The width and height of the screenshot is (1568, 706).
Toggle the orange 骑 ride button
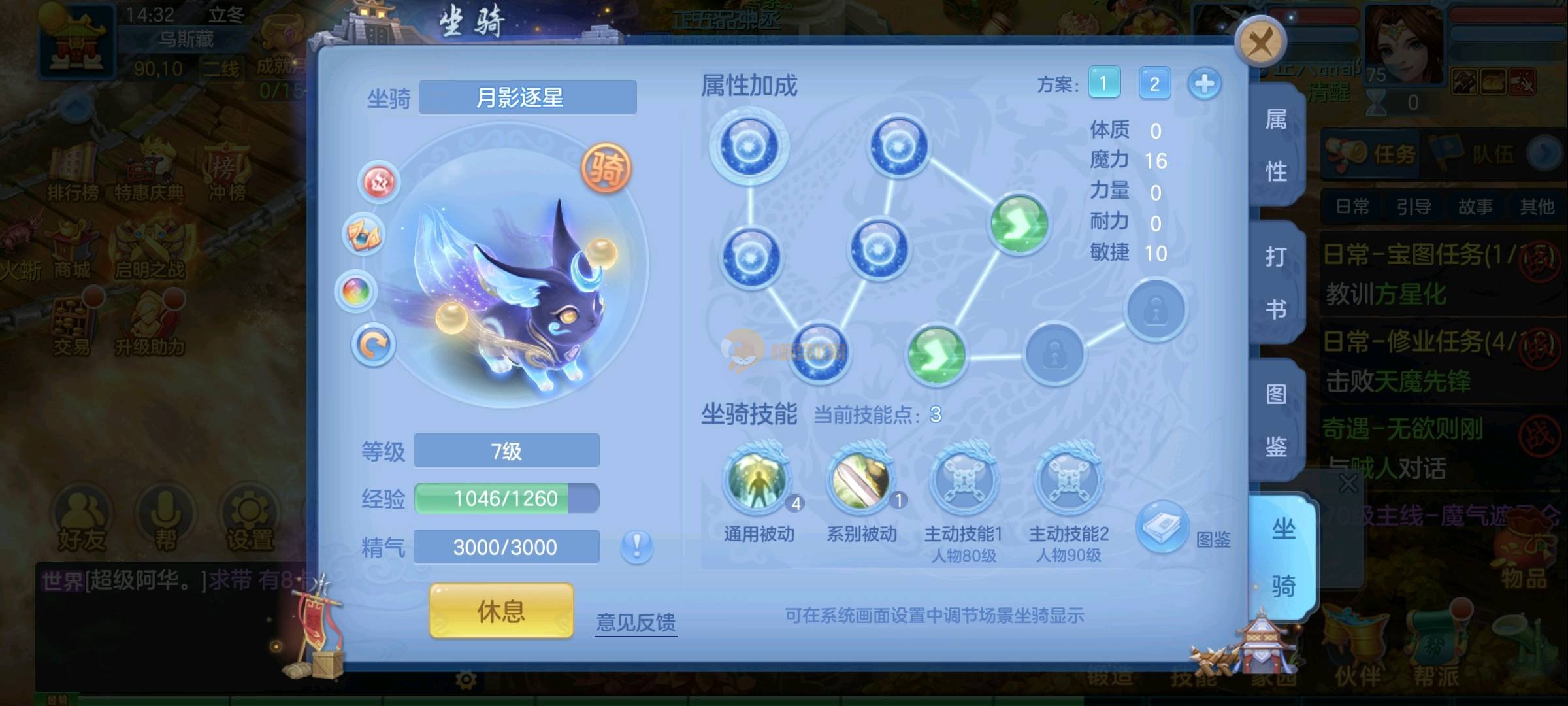click(606, 169)
